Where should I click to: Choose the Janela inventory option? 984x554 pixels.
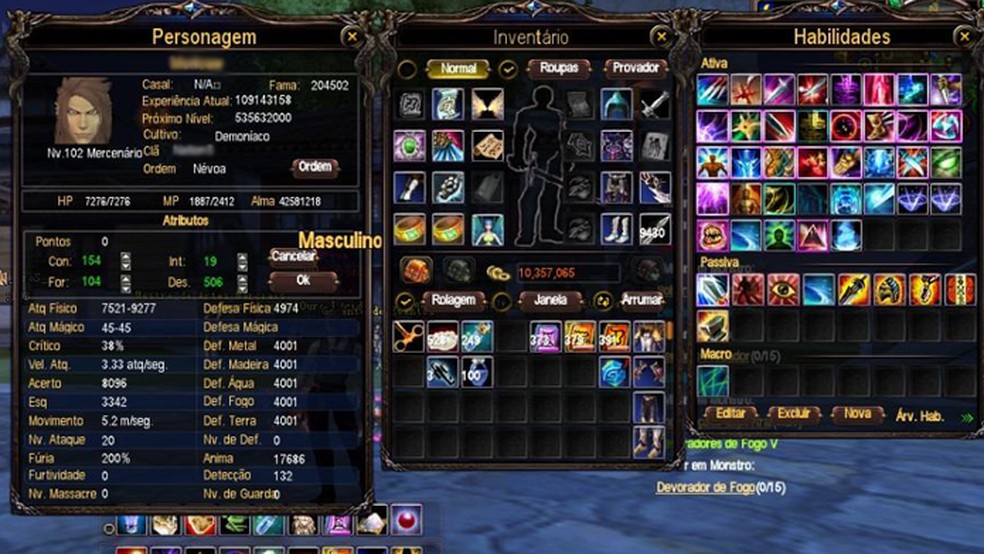[x=551, y=300]
